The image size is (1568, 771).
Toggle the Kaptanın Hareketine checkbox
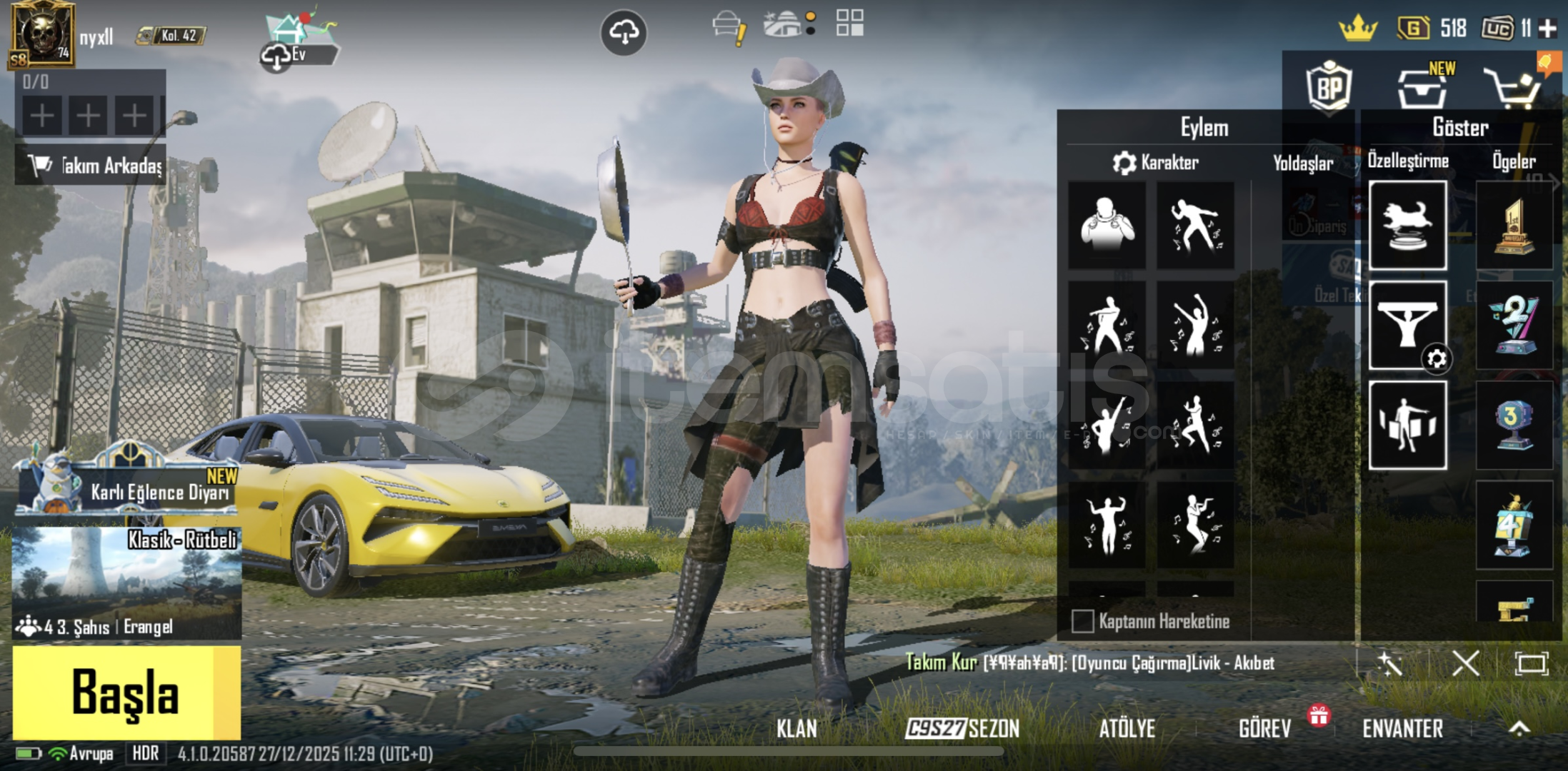tap(1083, 621)
